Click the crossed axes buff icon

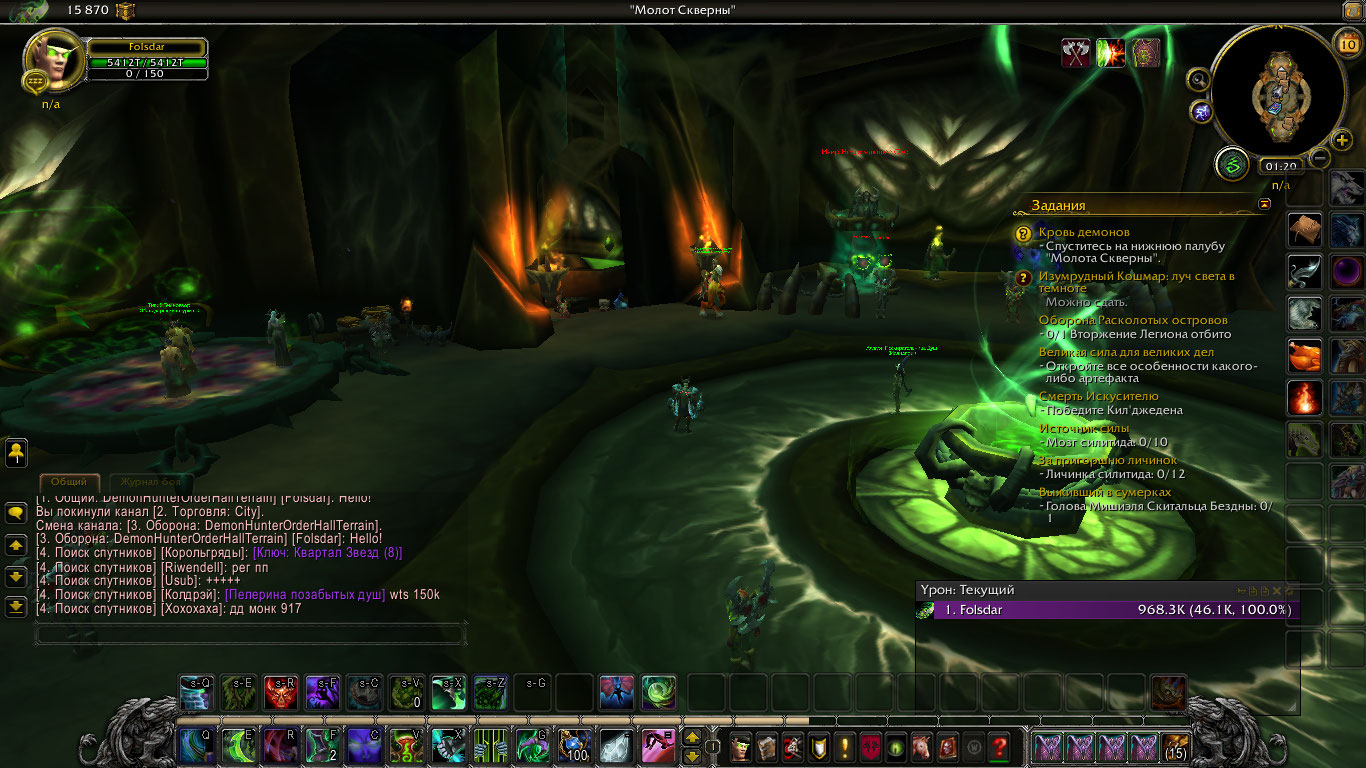click(1076, 53)
